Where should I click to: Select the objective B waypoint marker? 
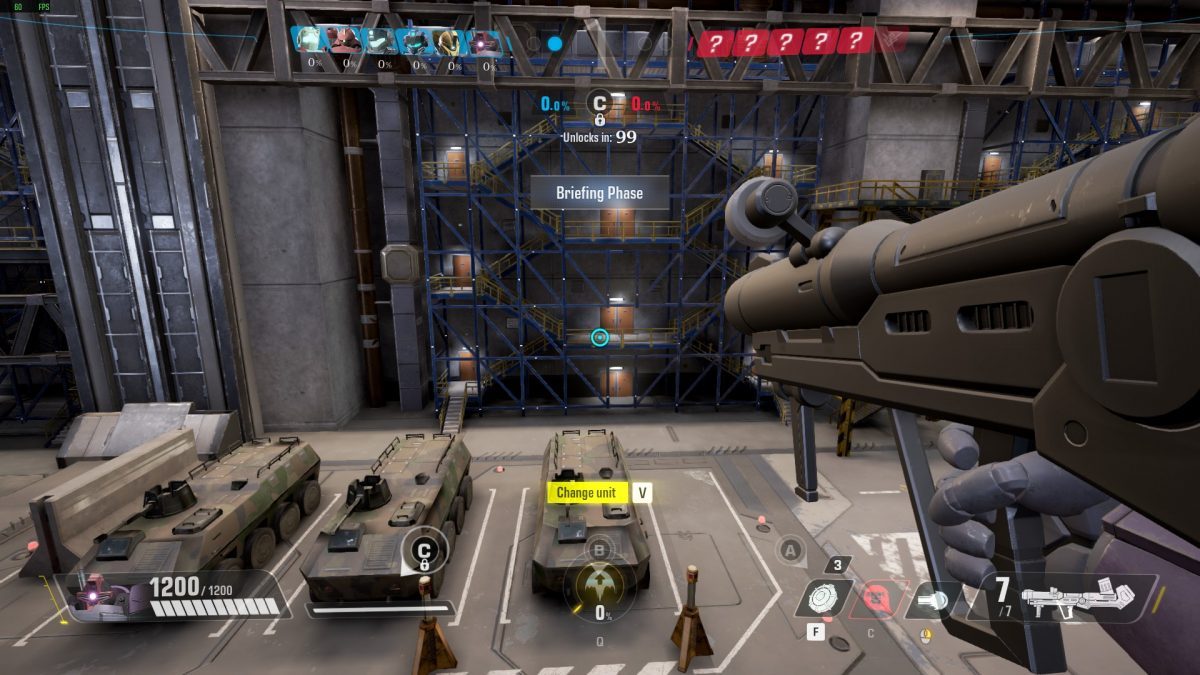[x=600, y=547]
